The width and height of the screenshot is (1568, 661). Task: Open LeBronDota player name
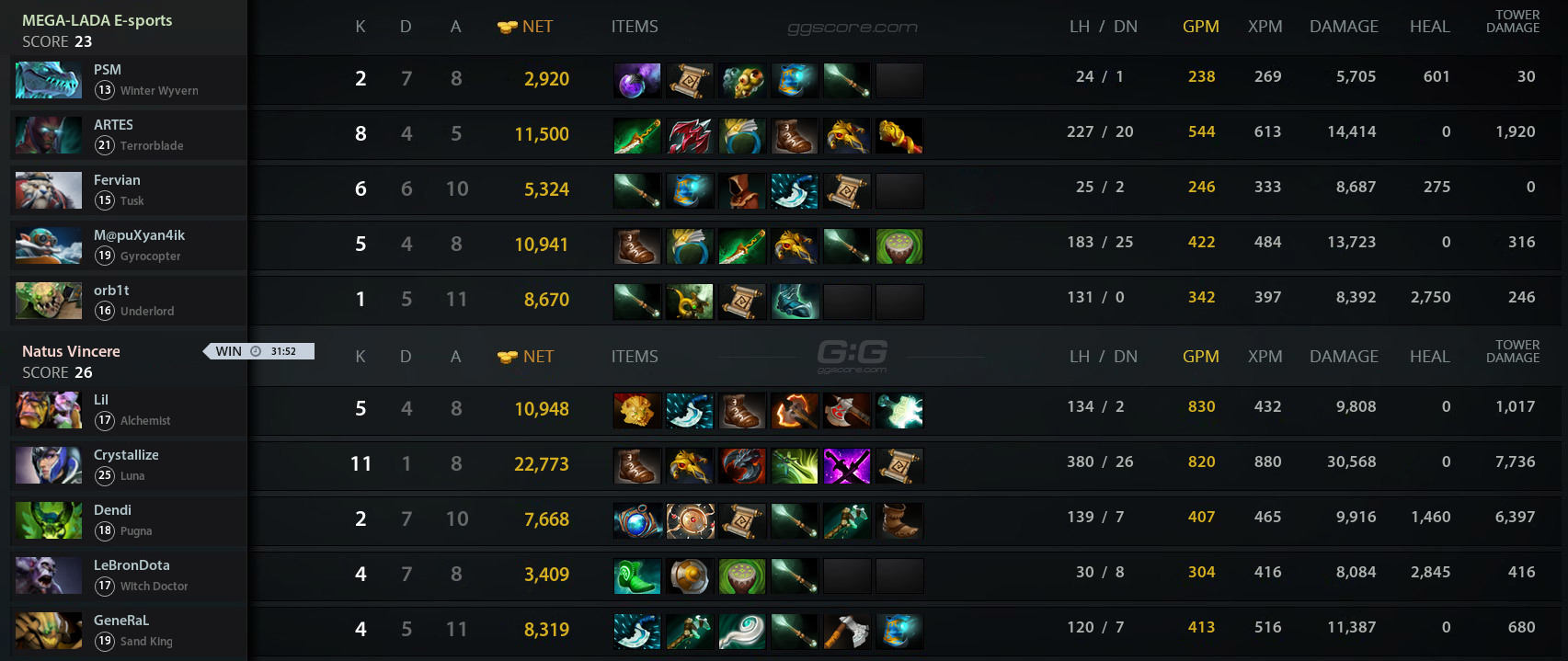pyautogui.click(x=132, y=565)
